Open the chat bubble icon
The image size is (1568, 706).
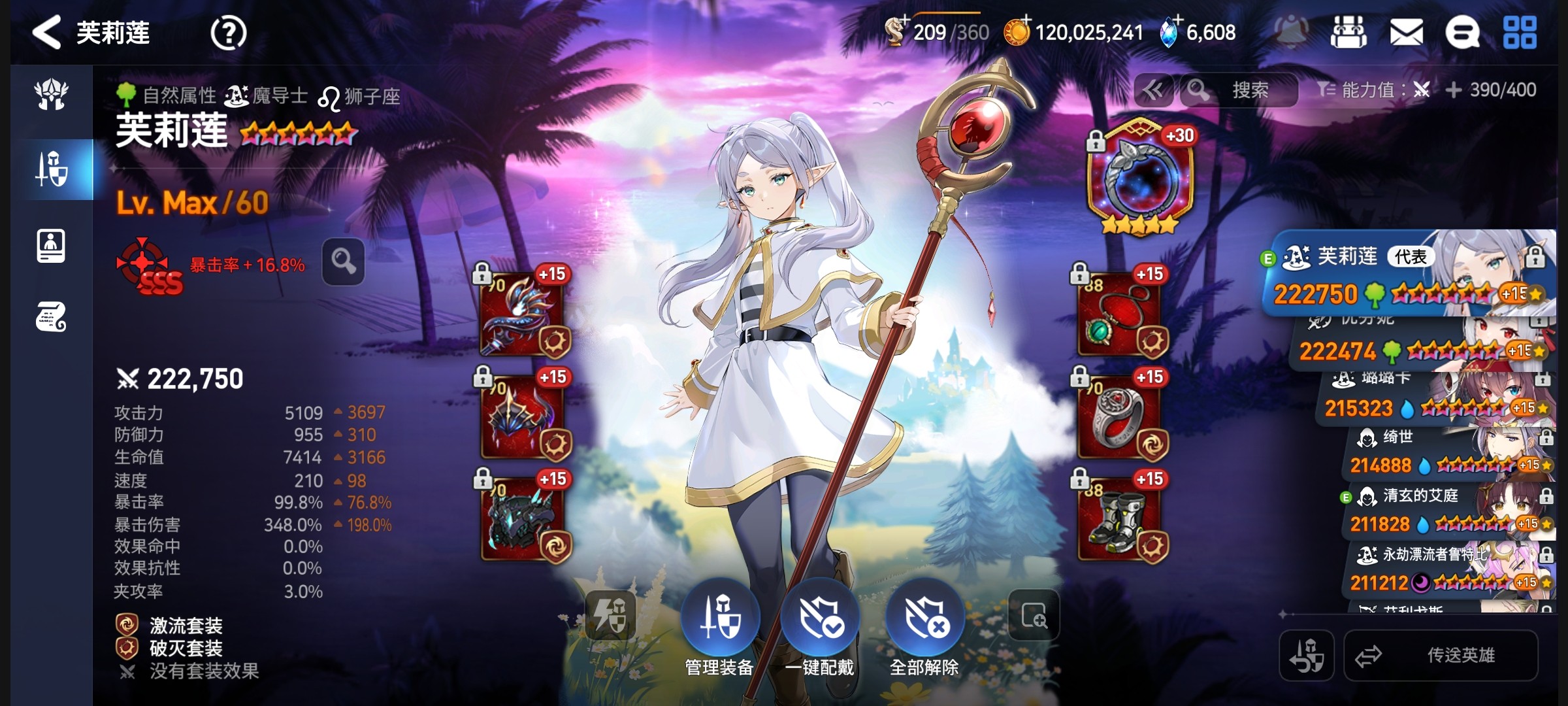pyautogui.click(x=1462, y=32)
